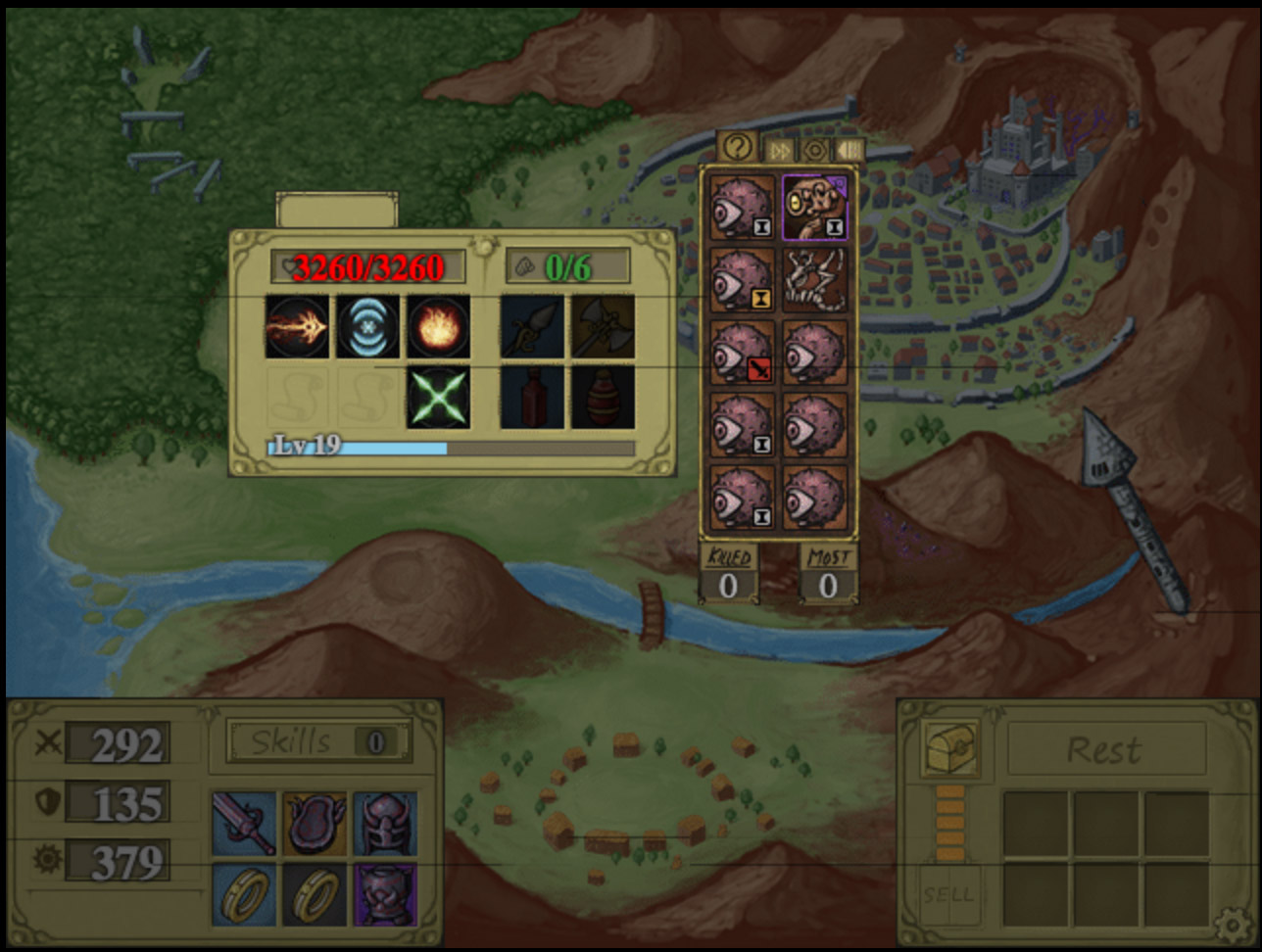Click the SELL button
This screenshot has height=952, width=1262.
tap(947, 894)
